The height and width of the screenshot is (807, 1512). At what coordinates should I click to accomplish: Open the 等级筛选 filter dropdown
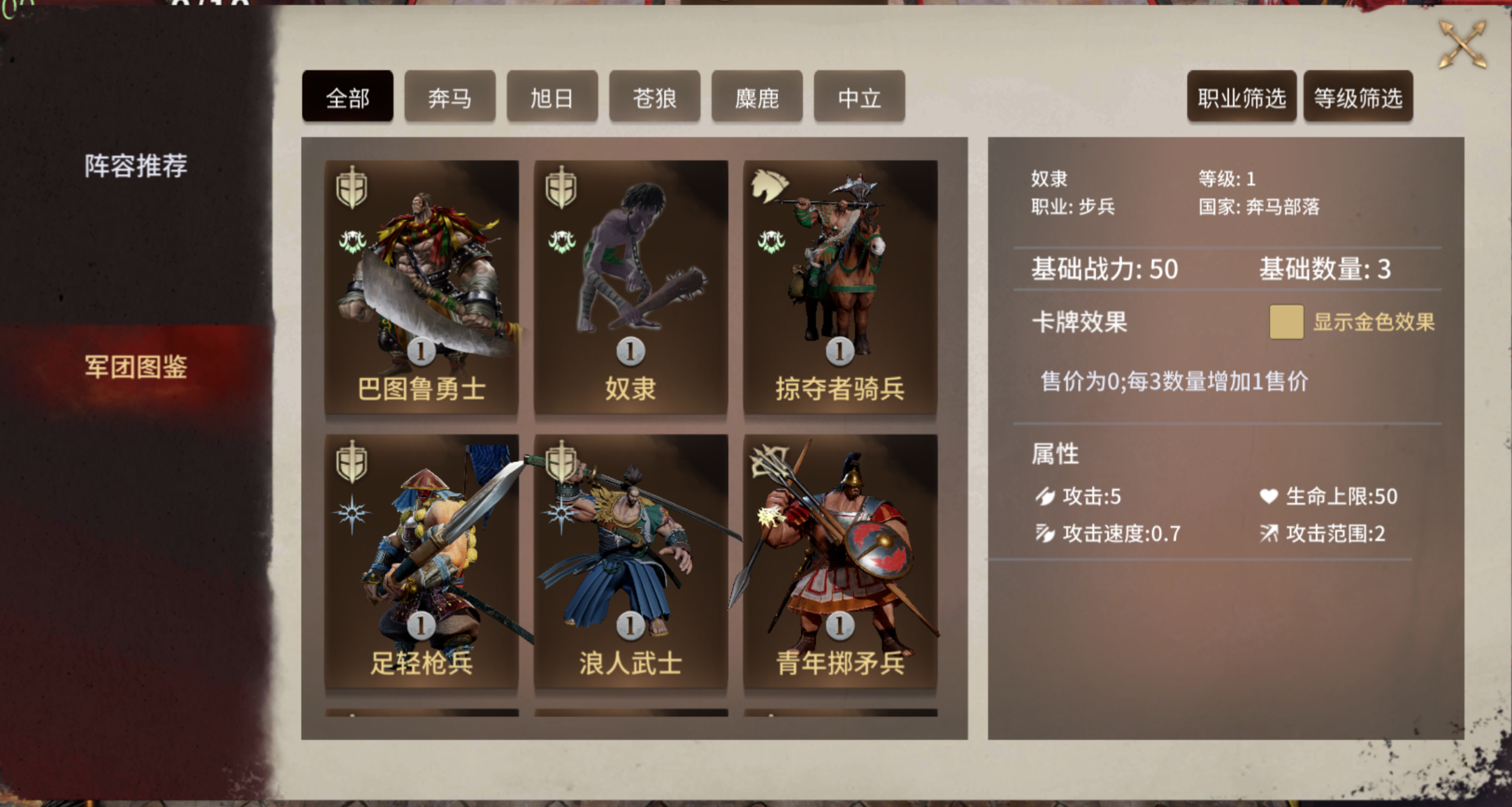point(1358,97)
